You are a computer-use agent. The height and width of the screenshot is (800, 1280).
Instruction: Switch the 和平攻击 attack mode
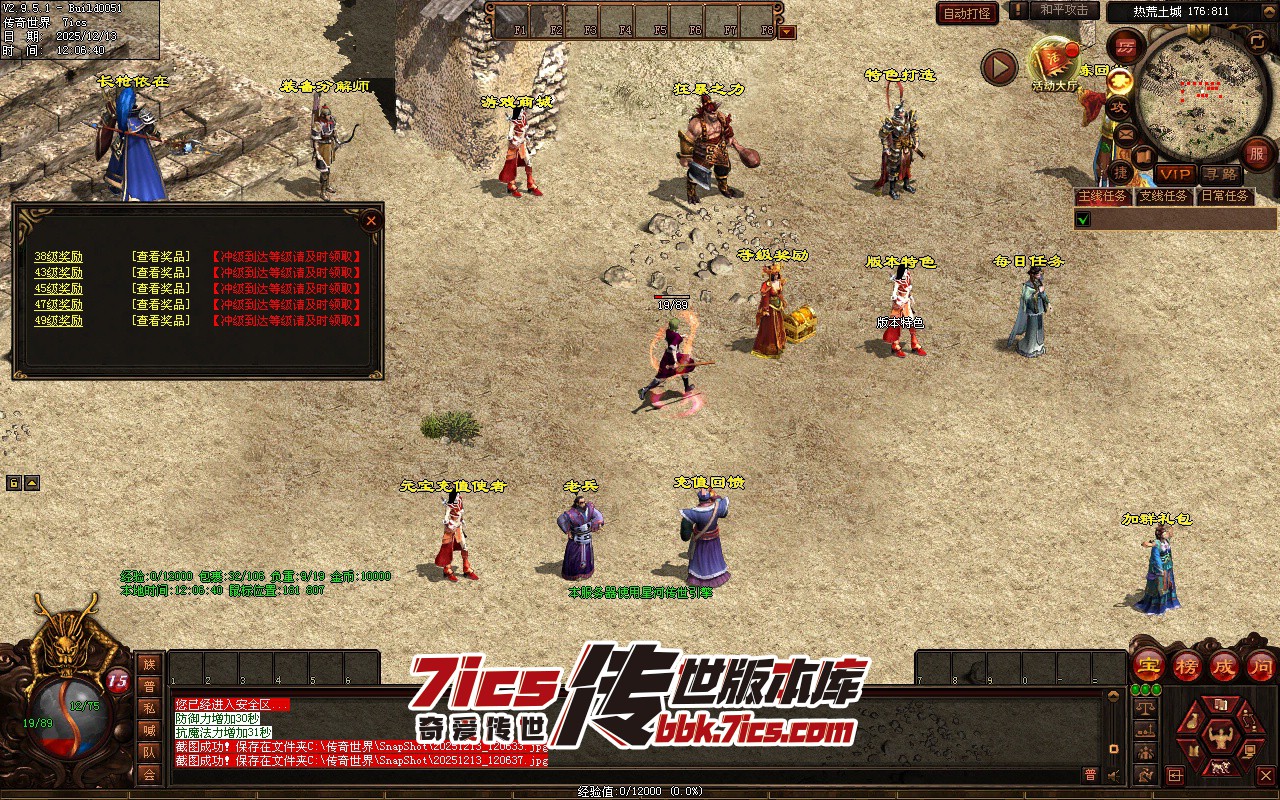coord(1064,10)
